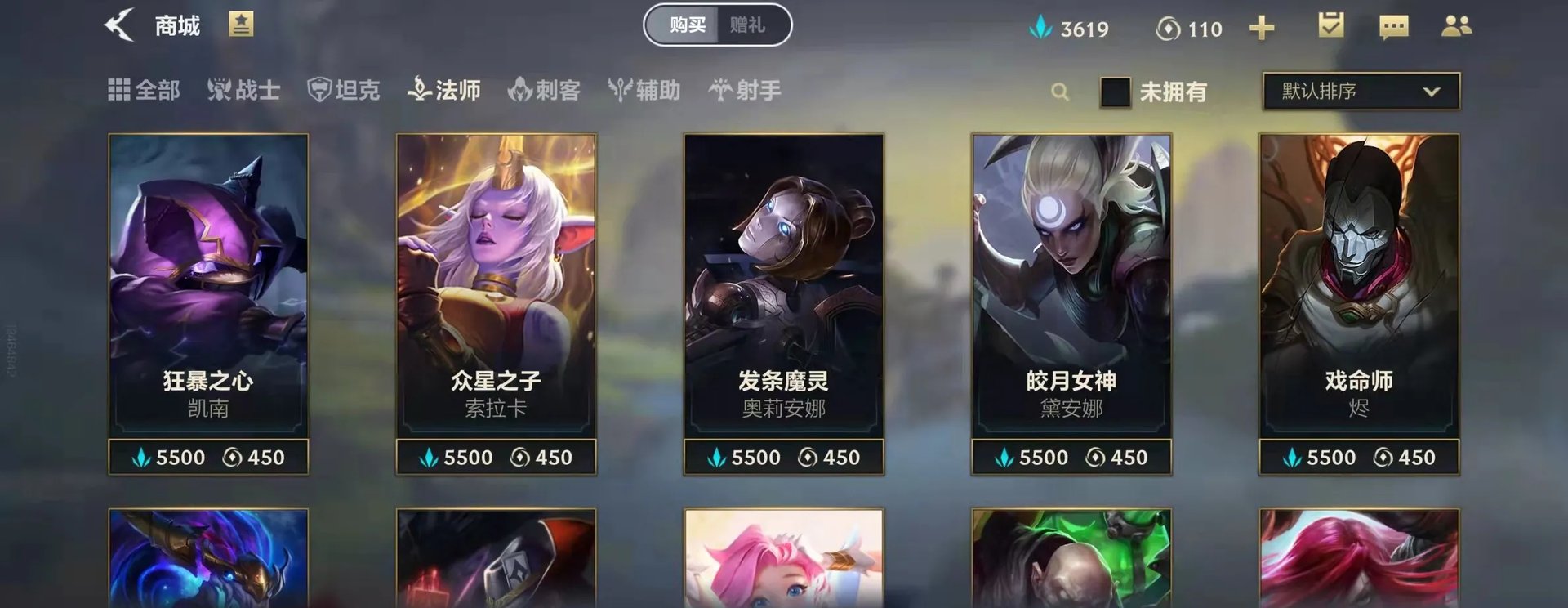The width and height of the screenshot is (1568, 608).
Task: Select the 刺客 assassin class icon
Action: pyautogui.click(x=544, y=92)
